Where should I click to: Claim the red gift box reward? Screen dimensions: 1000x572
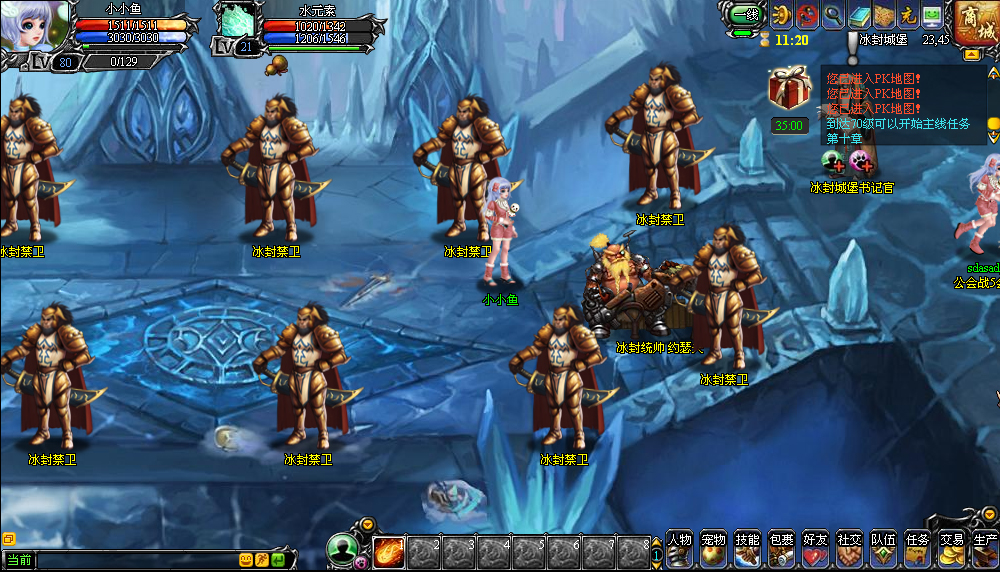point(788,88)
